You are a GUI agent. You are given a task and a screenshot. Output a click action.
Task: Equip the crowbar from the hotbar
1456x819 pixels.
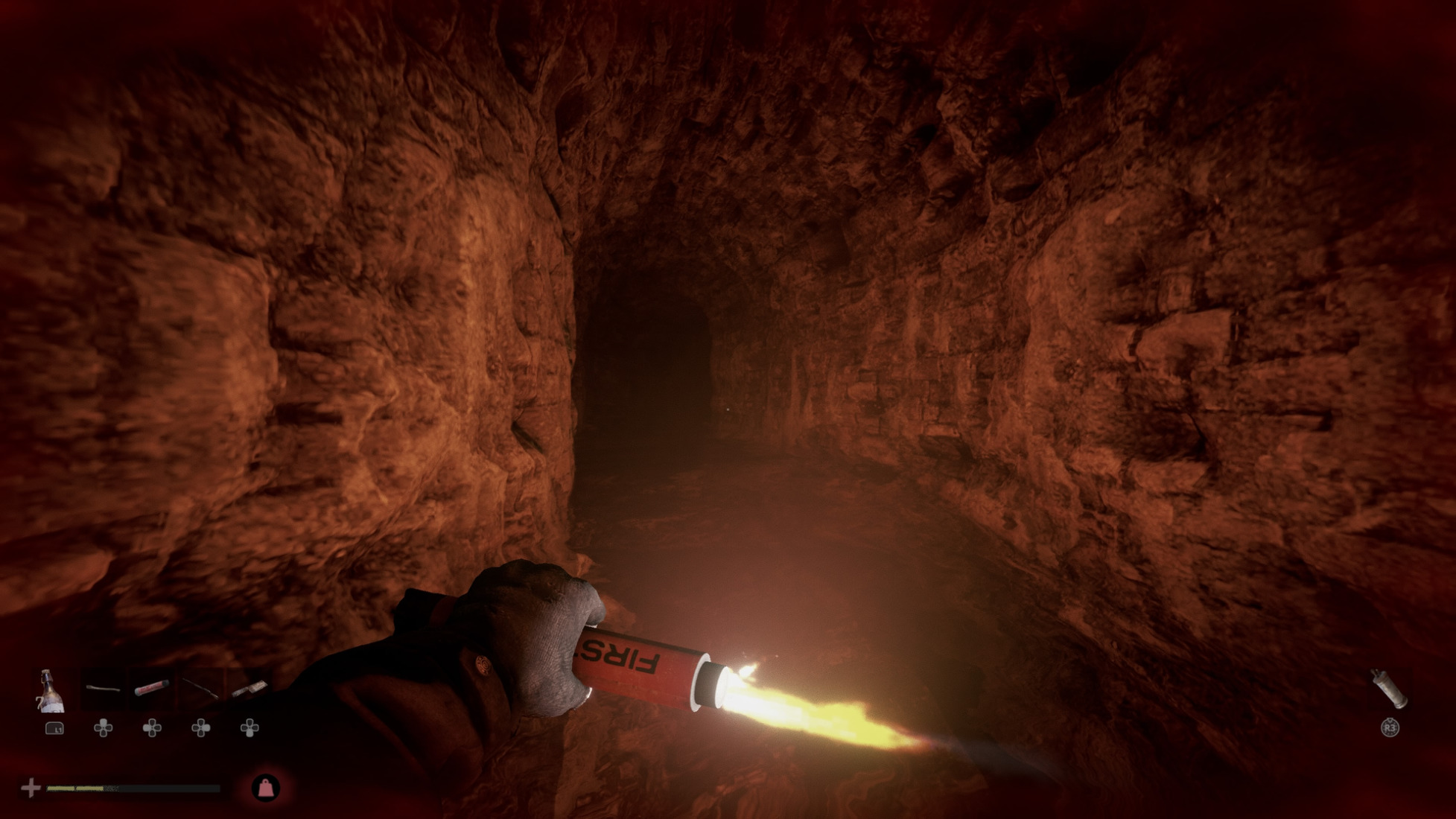pos(103,689)
